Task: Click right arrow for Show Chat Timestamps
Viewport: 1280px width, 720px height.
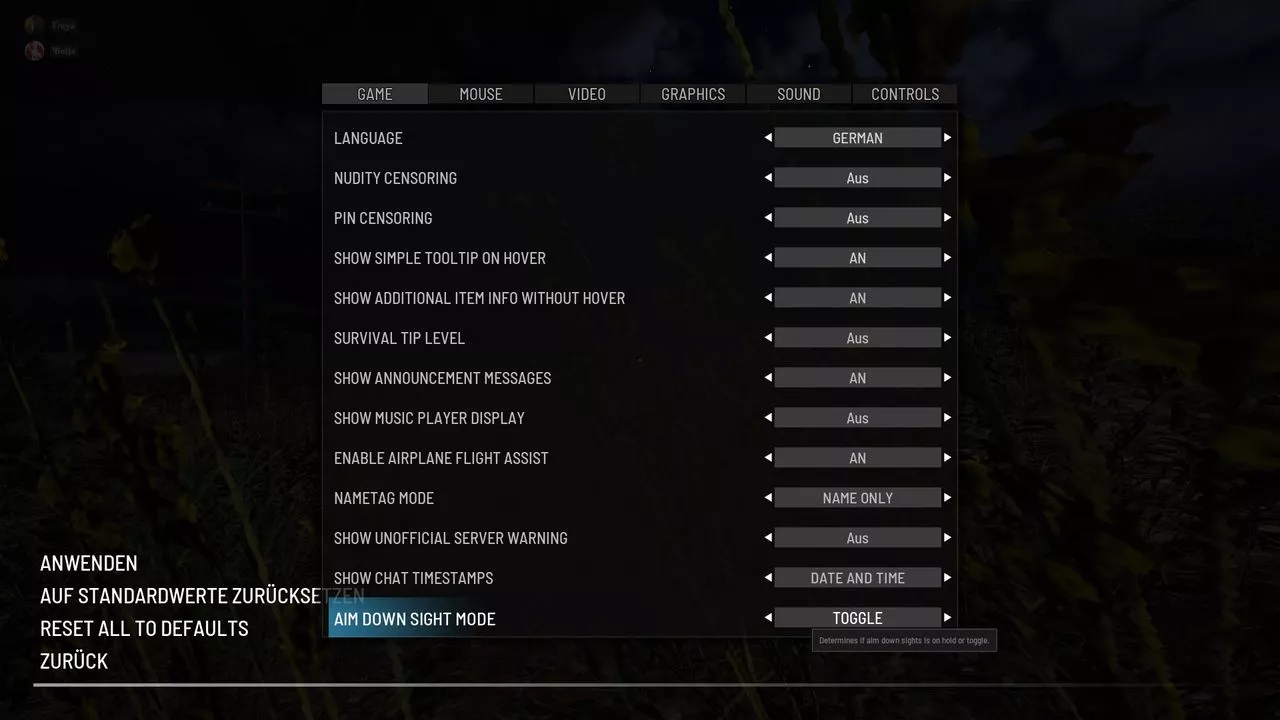Action: point(947,578)
